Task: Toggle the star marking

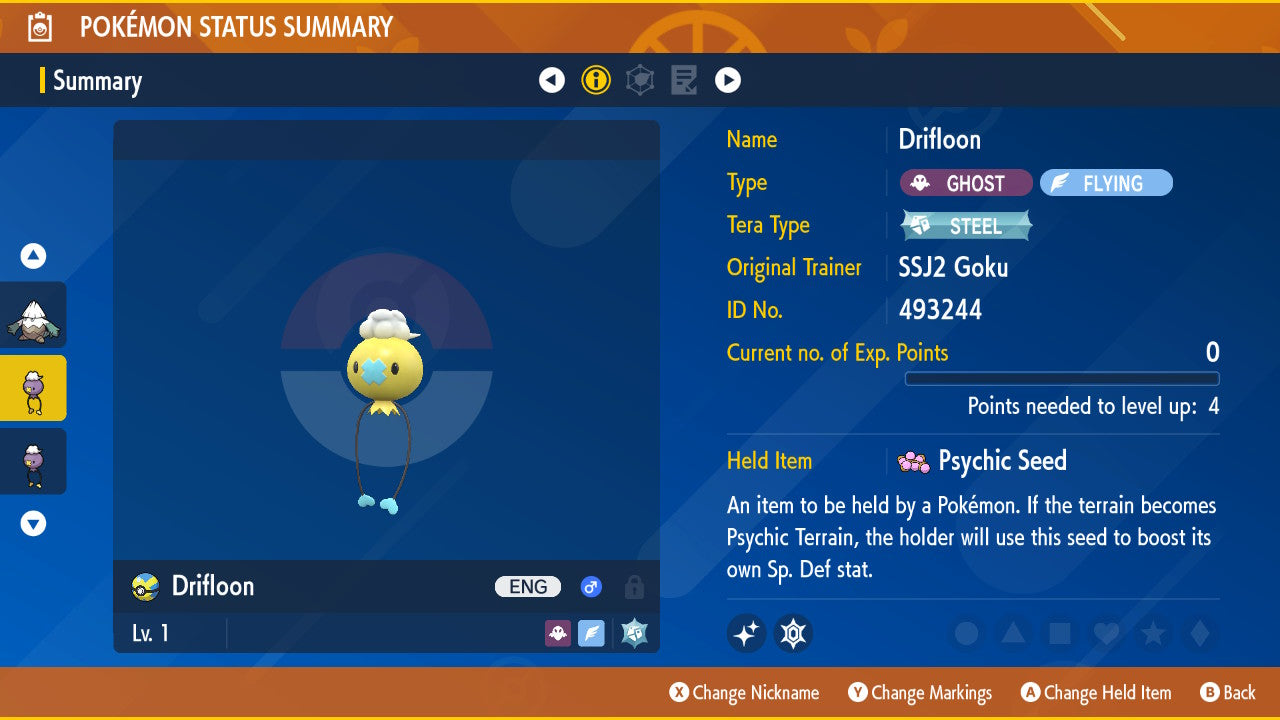Action: coord(1153,633)
